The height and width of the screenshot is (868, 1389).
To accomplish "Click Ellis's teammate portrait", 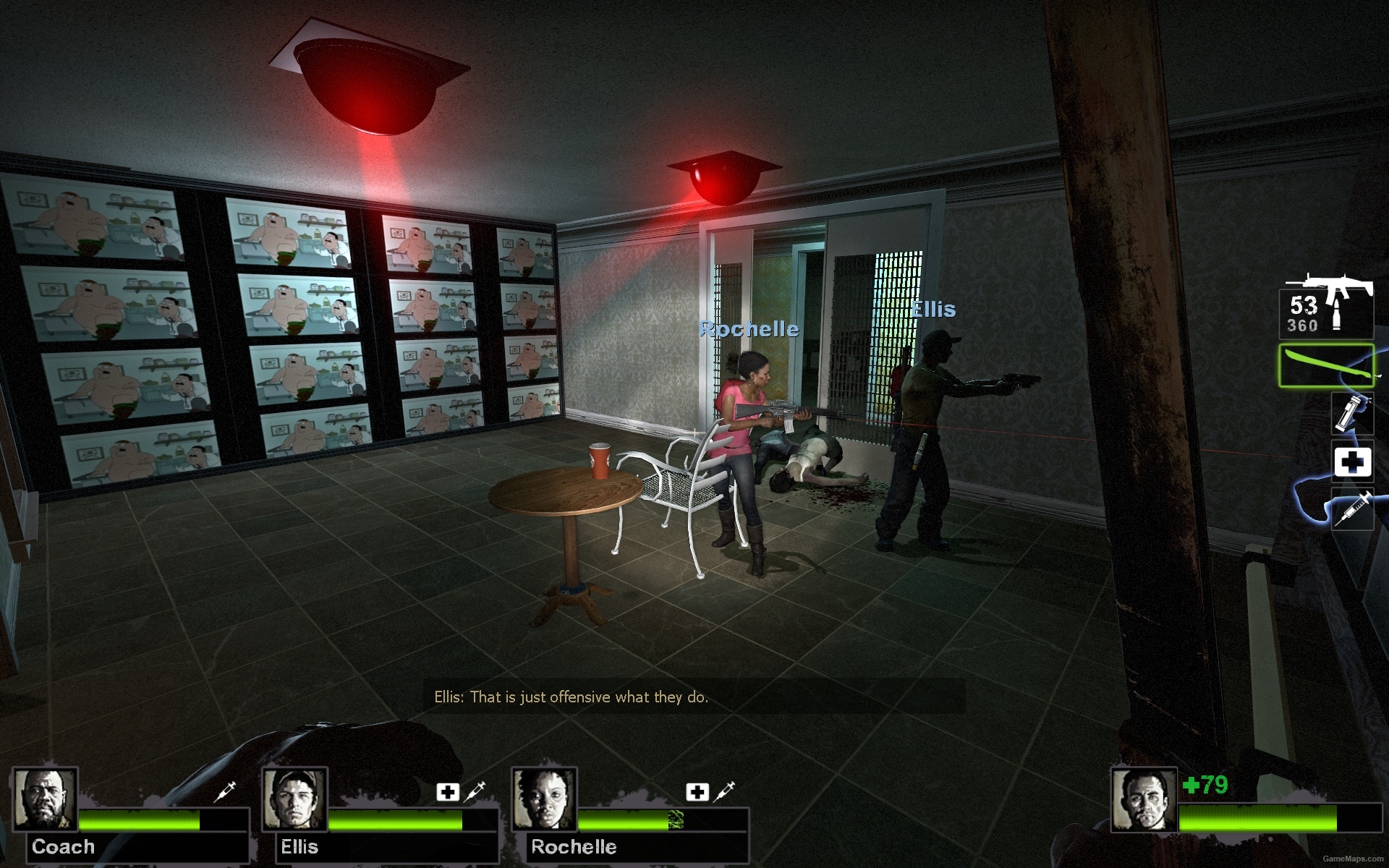I will [x=294, y=799].
